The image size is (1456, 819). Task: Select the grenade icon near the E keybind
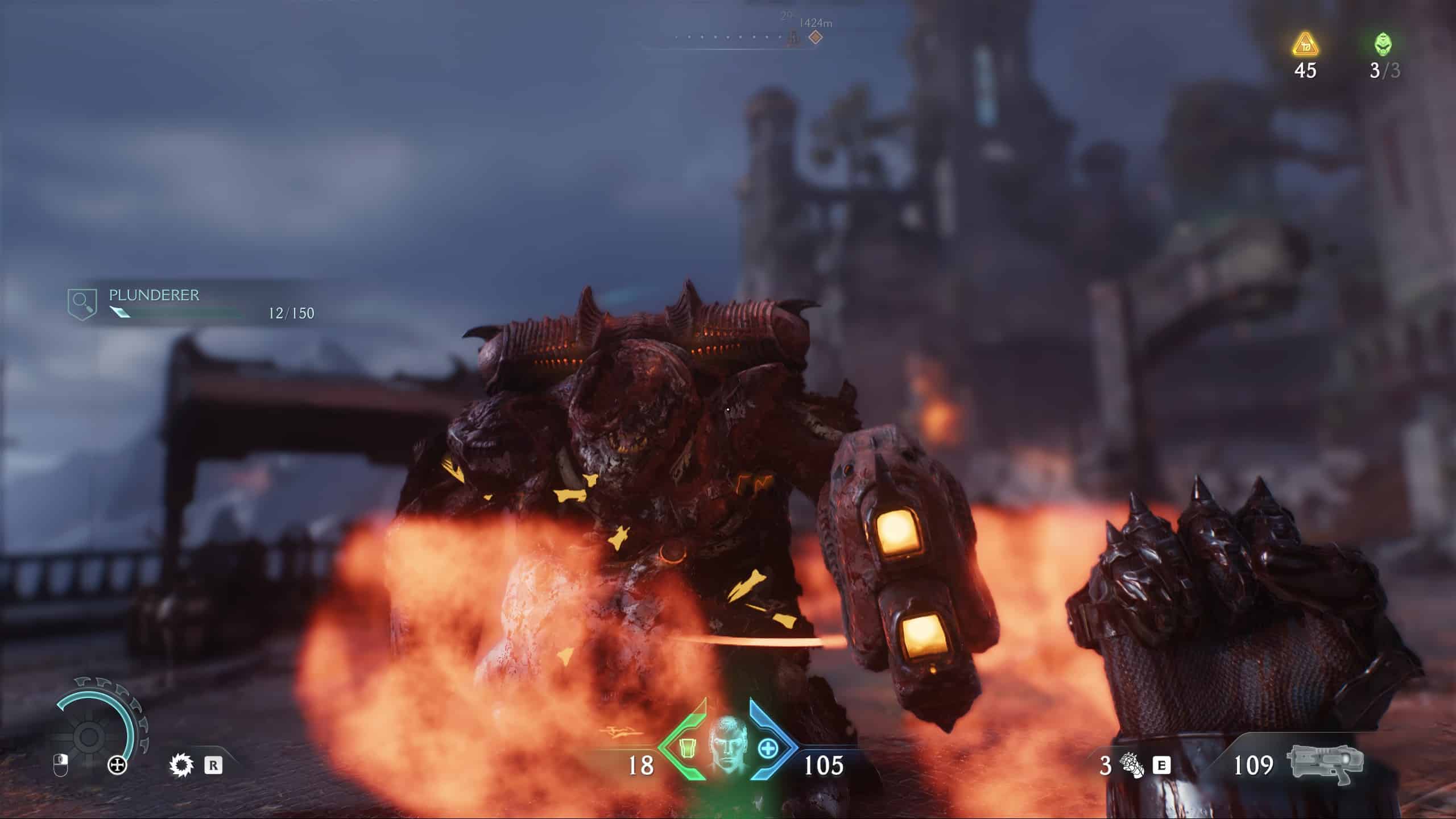[x=1130, y=764]
